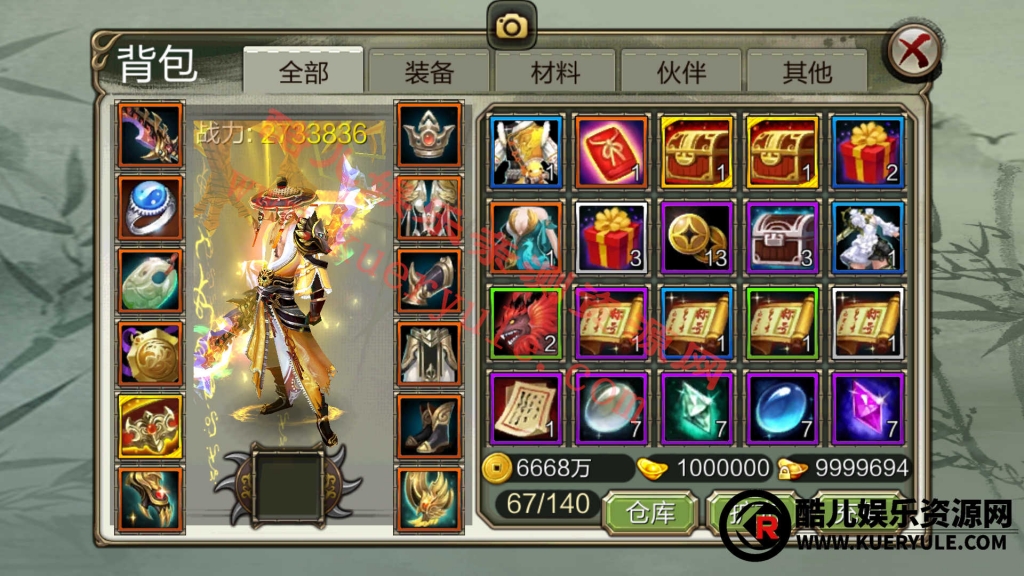Choose the gold coins stack of 13
This screenshot has height=576, width=1024.
pyautogui.click(x=697, y=237)
